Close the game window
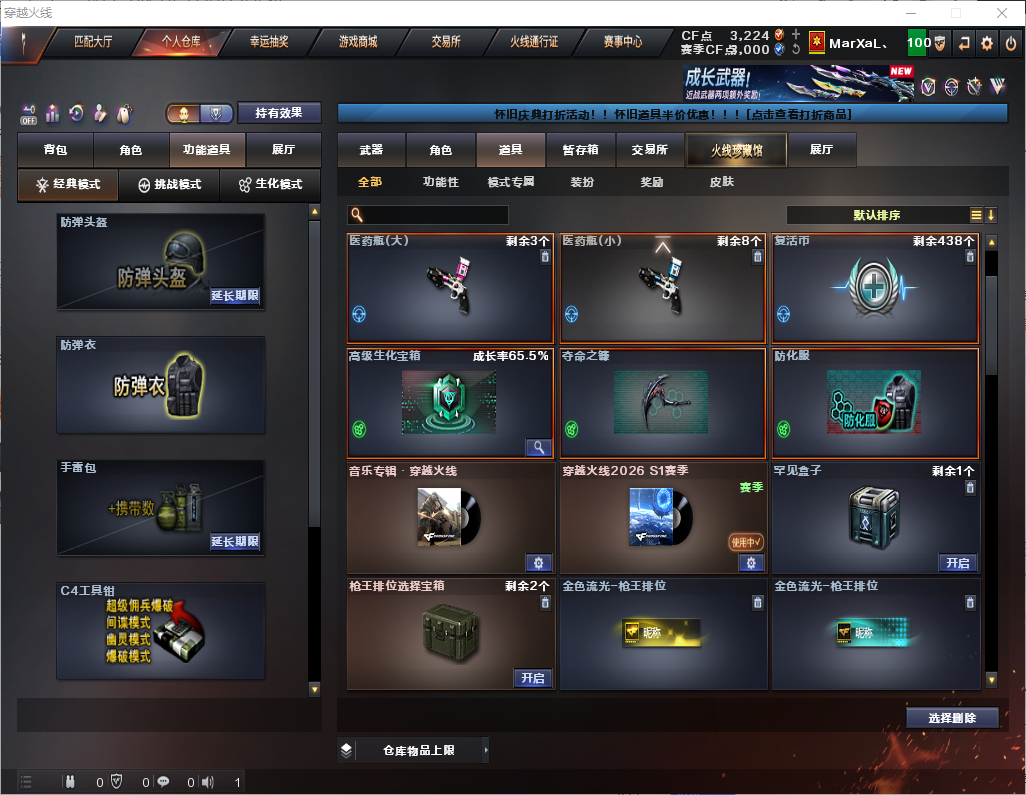The height and width of the screenshot is (795, 1026). (1002, 13)
